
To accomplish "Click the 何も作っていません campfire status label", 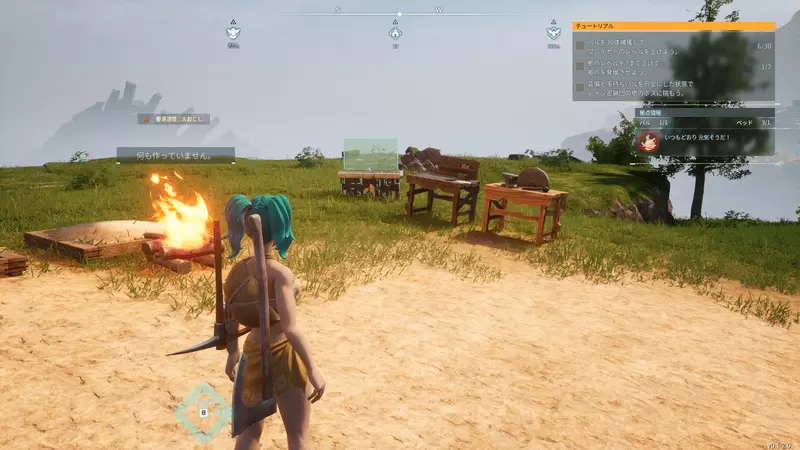I will (175, 155).
